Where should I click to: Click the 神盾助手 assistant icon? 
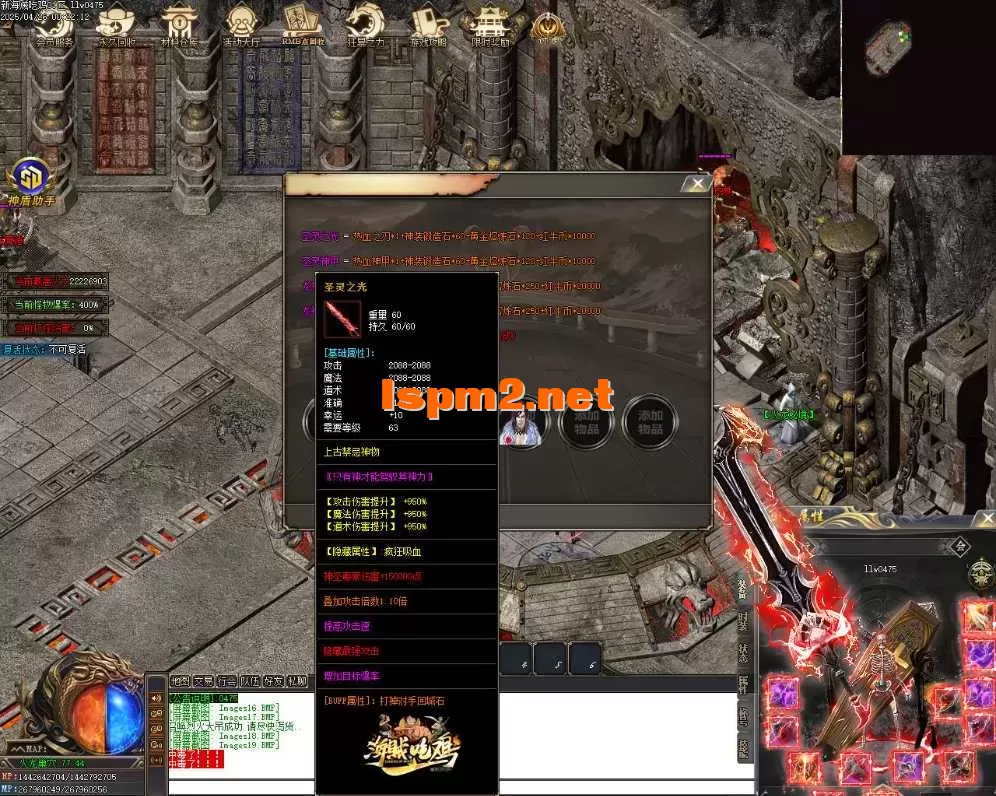[31, 181]
